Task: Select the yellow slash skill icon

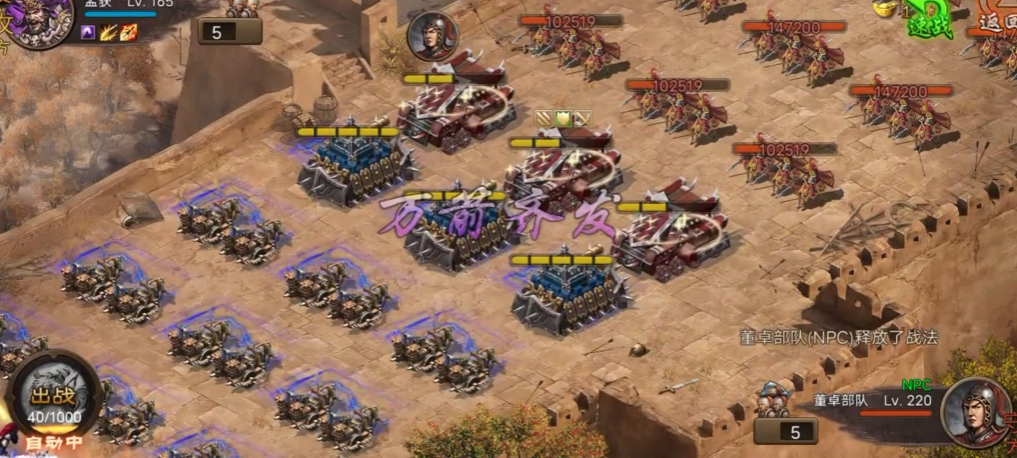Action: click(108, 33)
